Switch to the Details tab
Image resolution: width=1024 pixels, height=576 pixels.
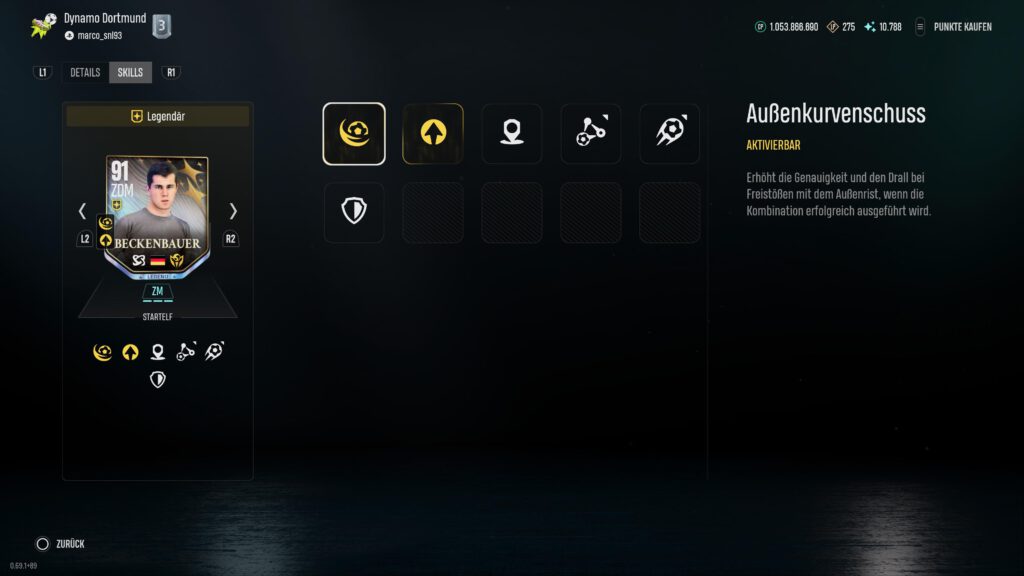coord(85,72)
